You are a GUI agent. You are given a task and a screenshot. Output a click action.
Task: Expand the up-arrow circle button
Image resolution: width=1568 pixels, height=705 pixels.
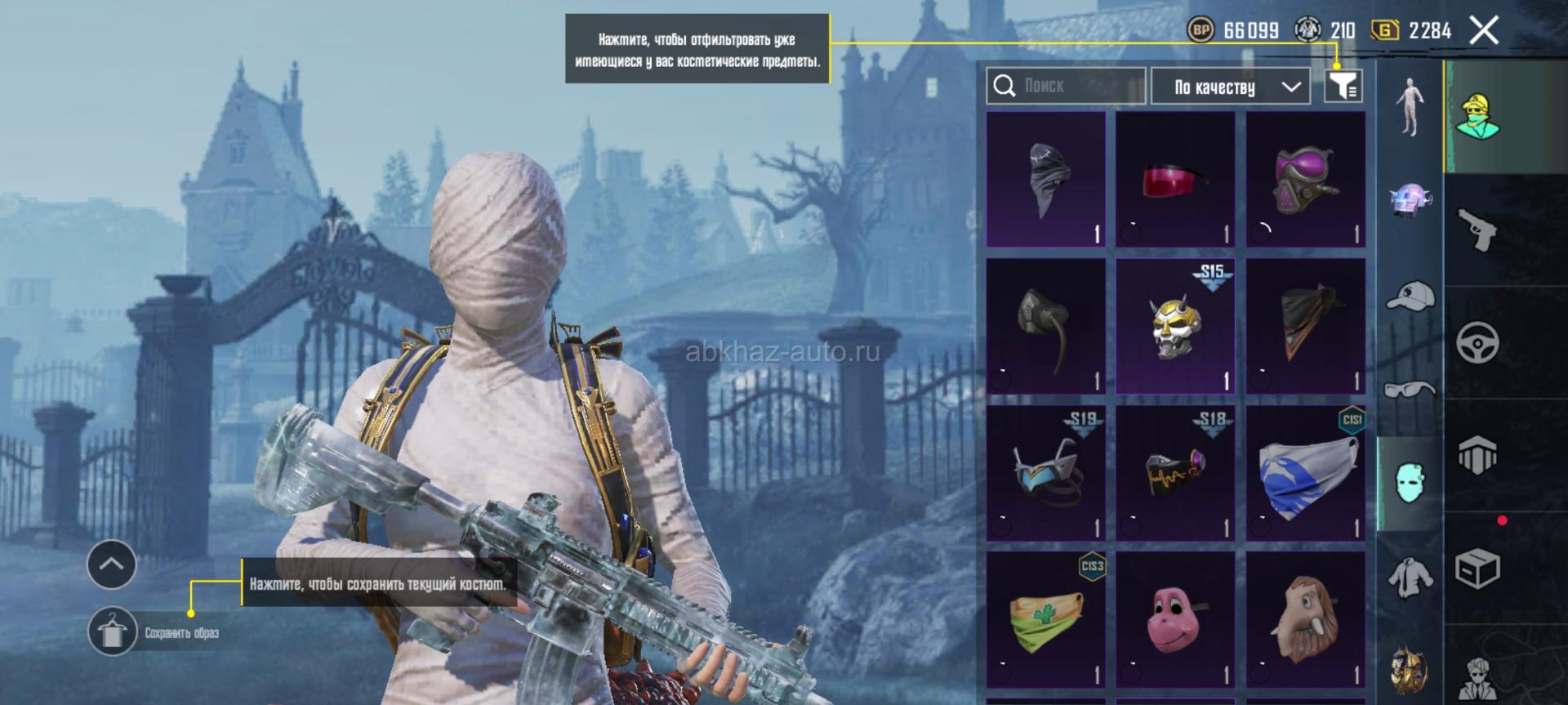tap(112, 564)
